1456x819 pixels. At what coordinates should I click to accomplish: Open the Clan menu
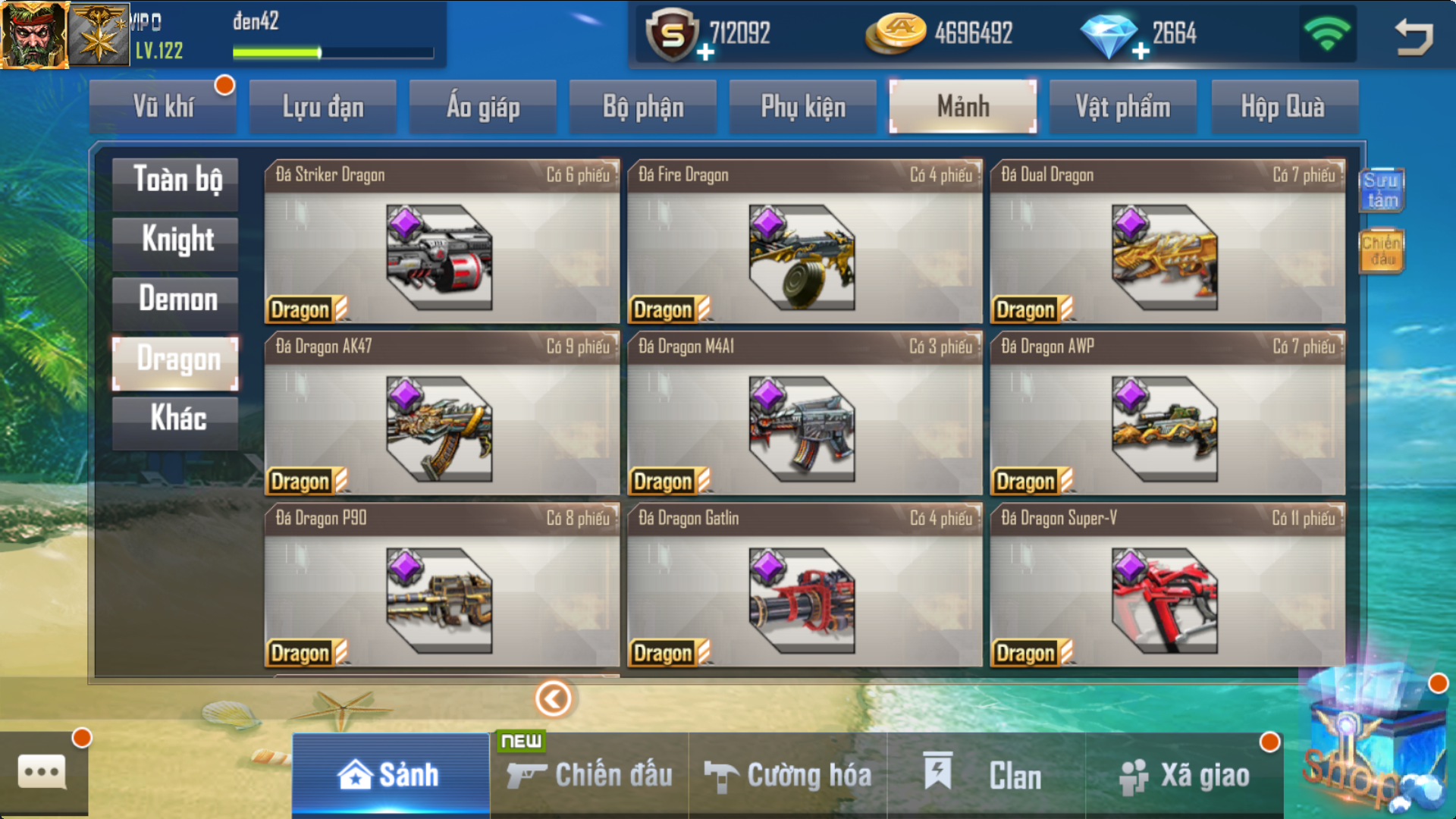point(986,776)
